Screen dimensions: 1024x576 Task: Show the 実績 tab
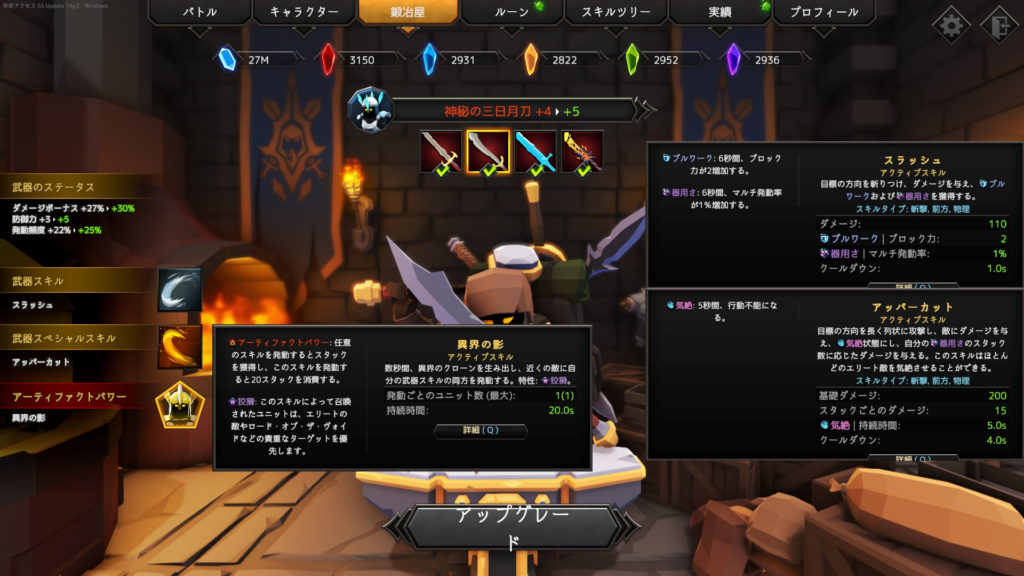tap(721, 13)
